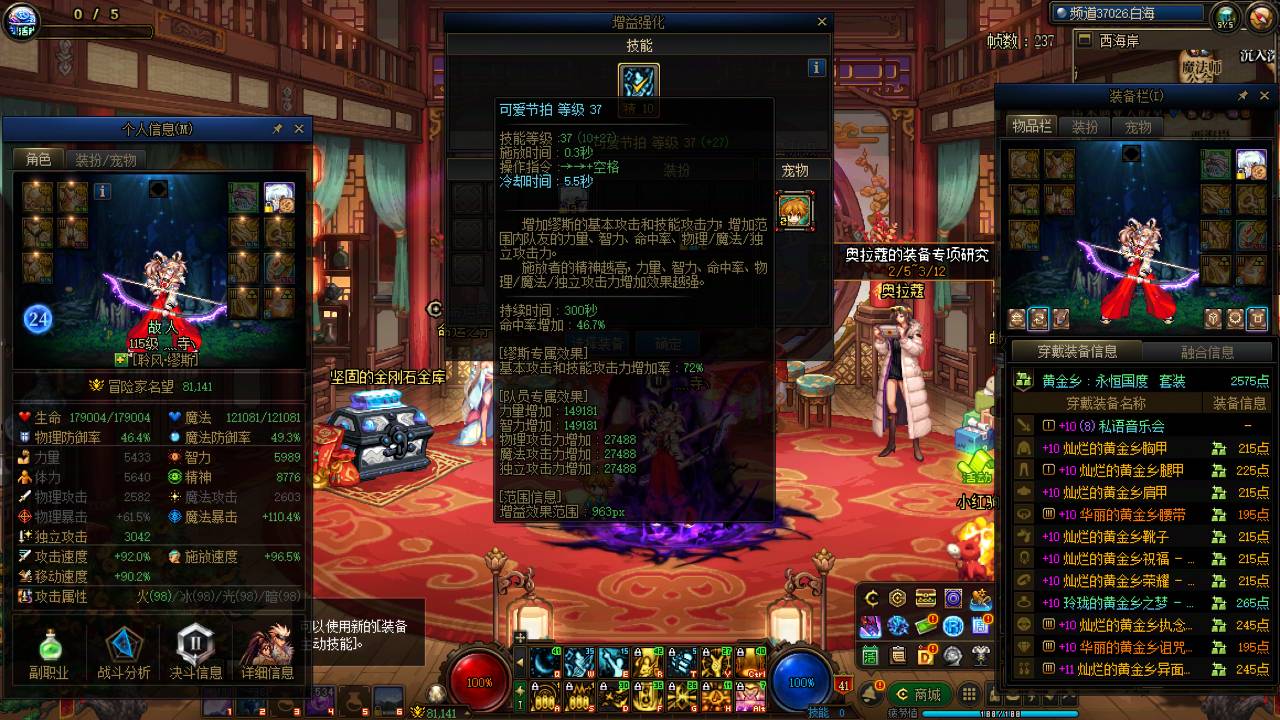Open the grid menu icon right of 商城

pos(967,692)
